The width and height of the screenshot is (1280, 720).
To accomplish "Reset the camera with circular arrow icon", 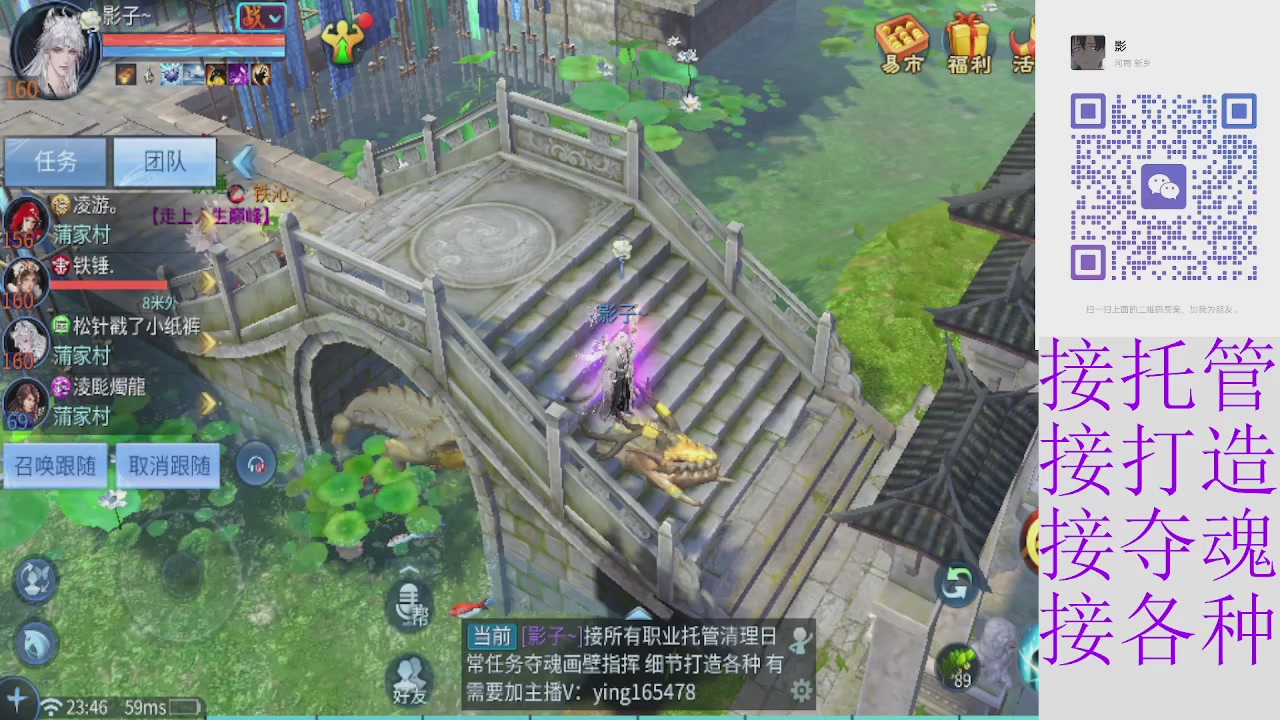I will tap(957, 586).
